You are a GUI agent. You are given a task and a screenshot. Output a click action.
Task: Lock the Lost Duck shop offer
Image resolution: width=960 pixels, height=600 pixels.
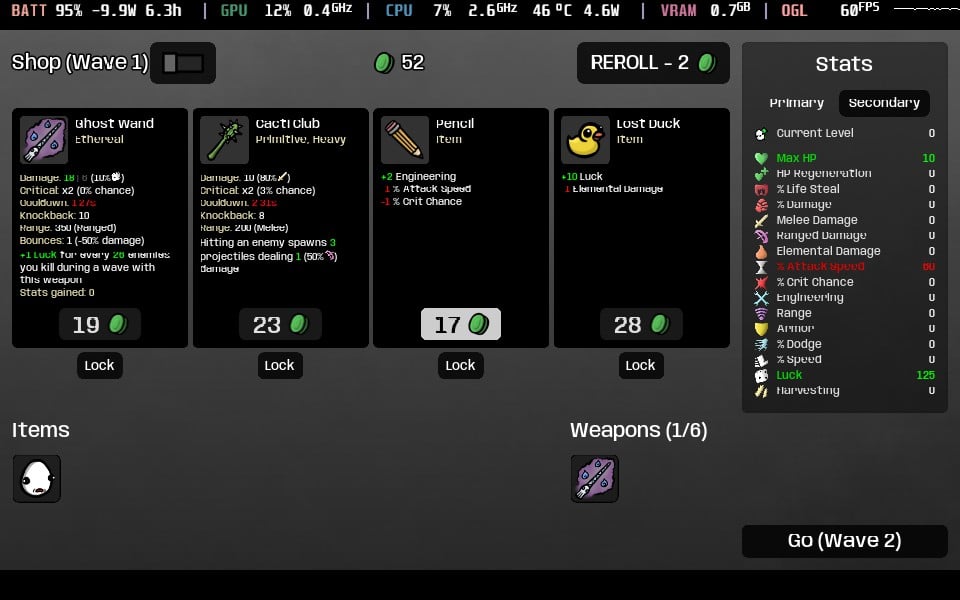[x=640, y=365]
